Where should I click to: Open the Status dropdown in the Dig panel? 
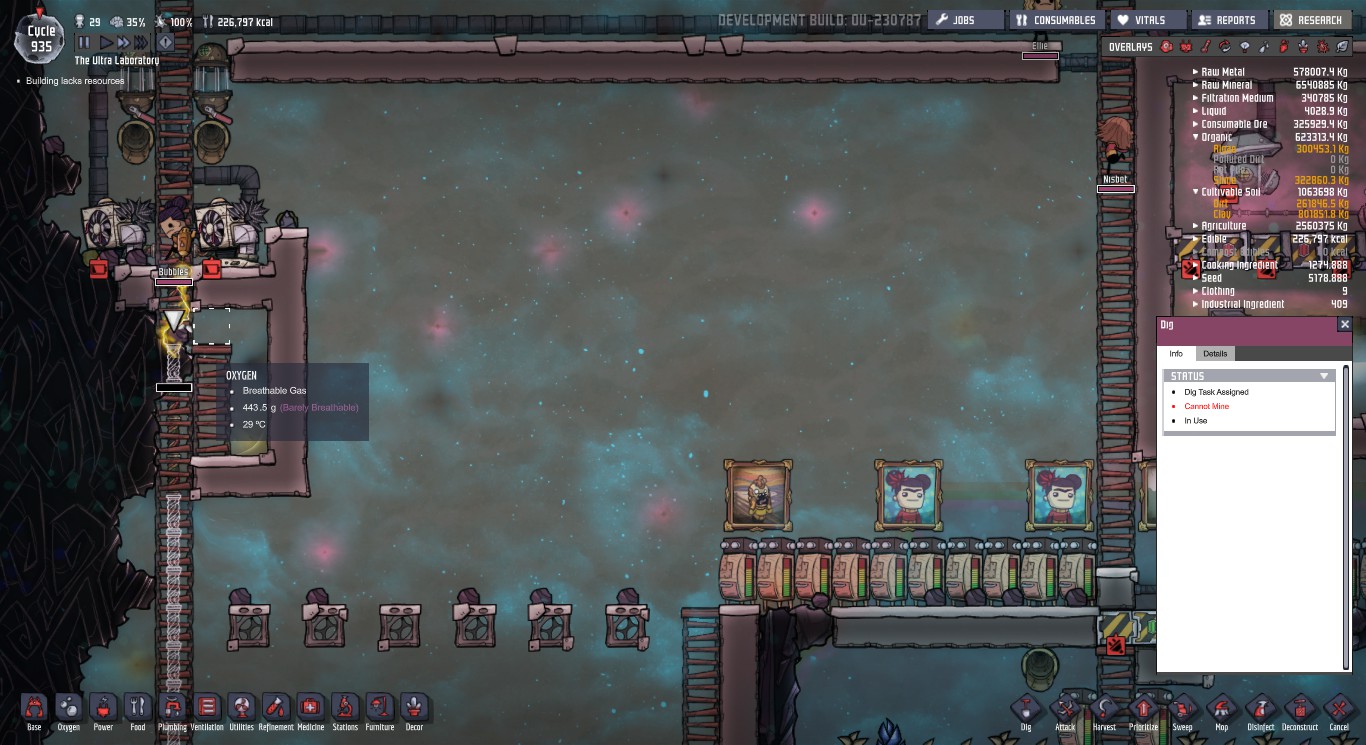point(1324,375)
